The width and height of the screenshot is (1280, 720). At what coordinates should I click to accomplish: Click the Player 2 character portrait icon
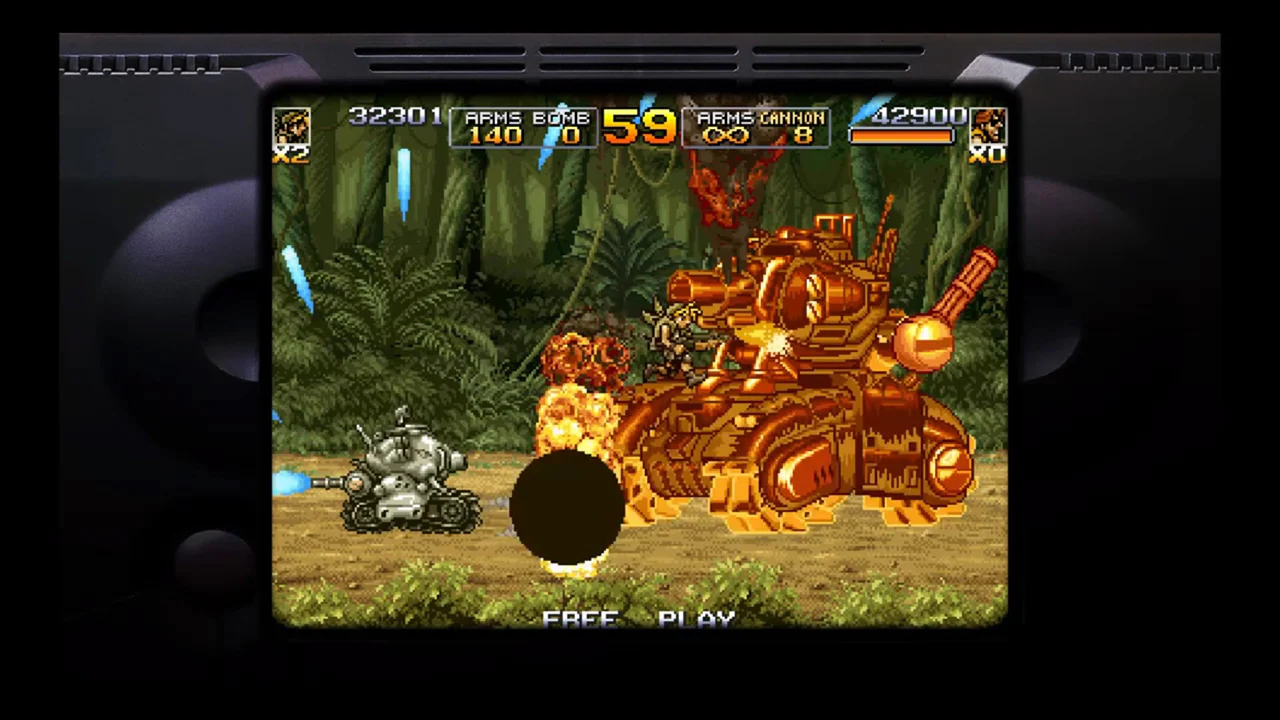988,123
